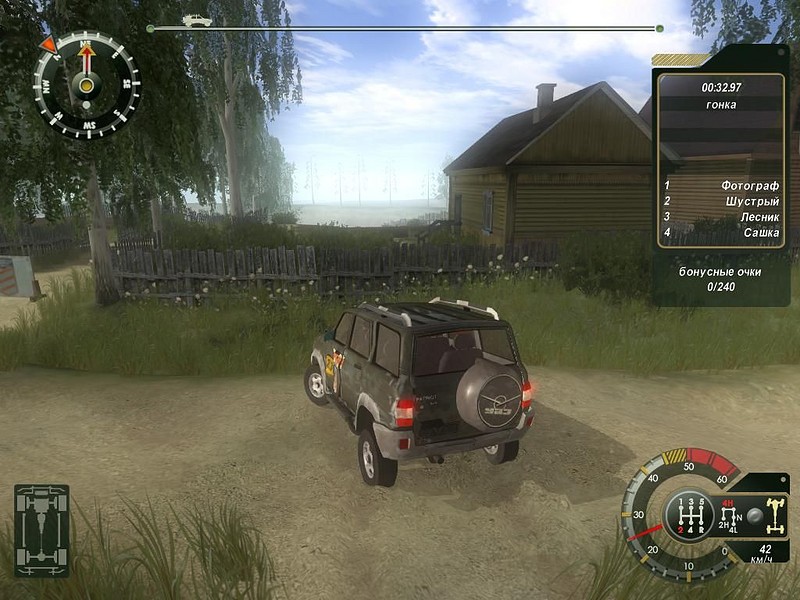This screenshot has height=600, width=800.
Task: Click the gear shift pattern indicator
Action: pos(689,516)
